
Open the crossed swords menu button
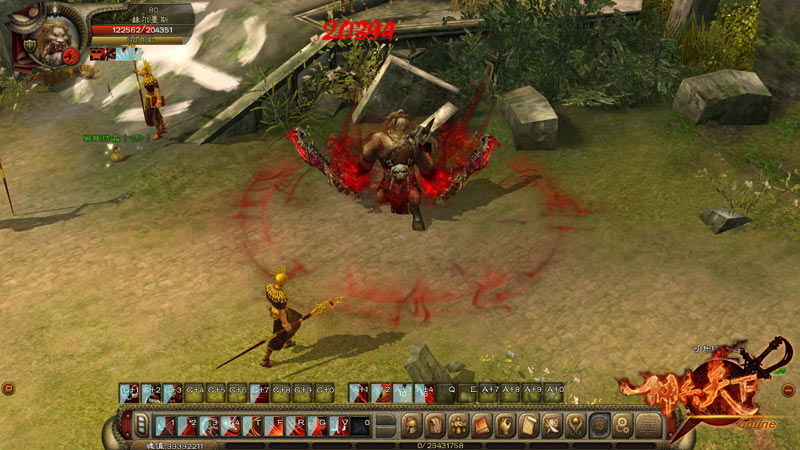click(x=552, y=425)
